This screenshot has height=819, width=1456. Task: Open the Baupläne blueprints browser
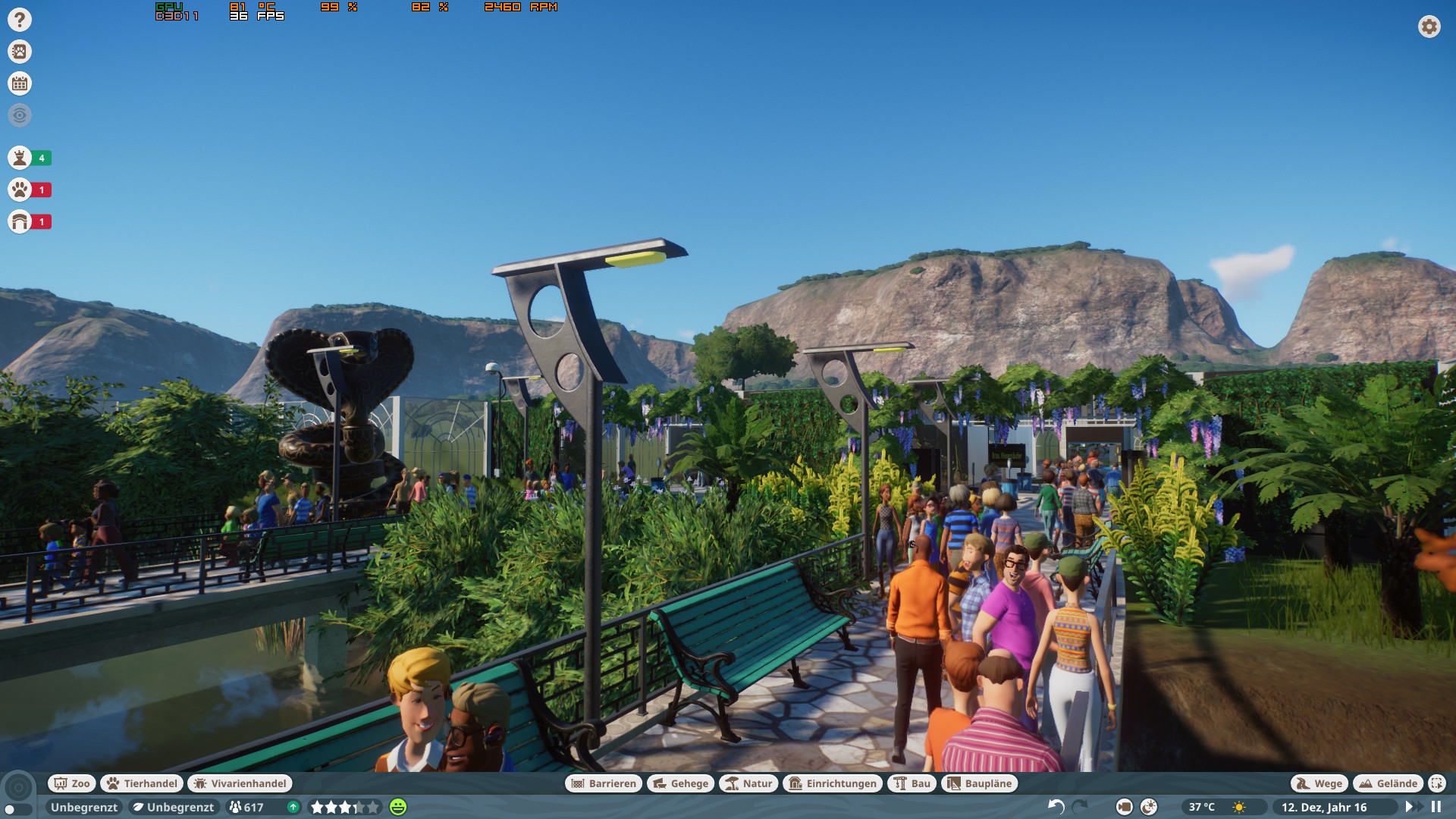979,783
